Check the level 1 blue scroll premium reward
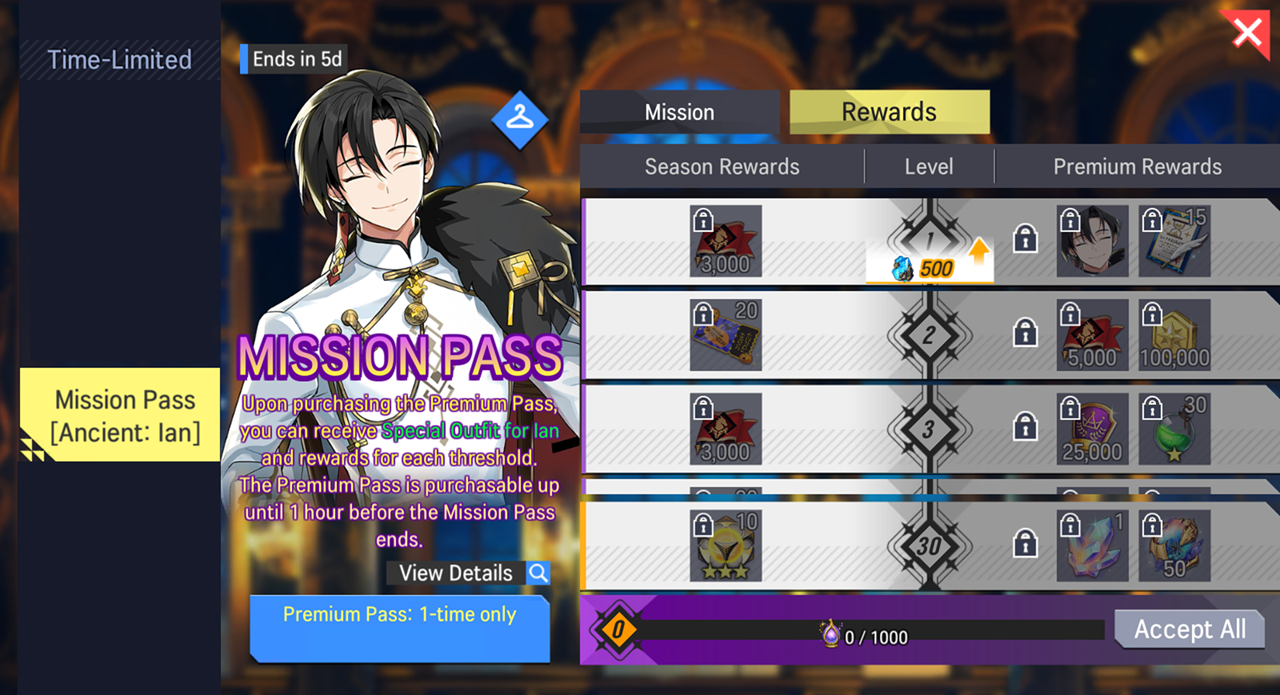 [x=1175, y=241]
